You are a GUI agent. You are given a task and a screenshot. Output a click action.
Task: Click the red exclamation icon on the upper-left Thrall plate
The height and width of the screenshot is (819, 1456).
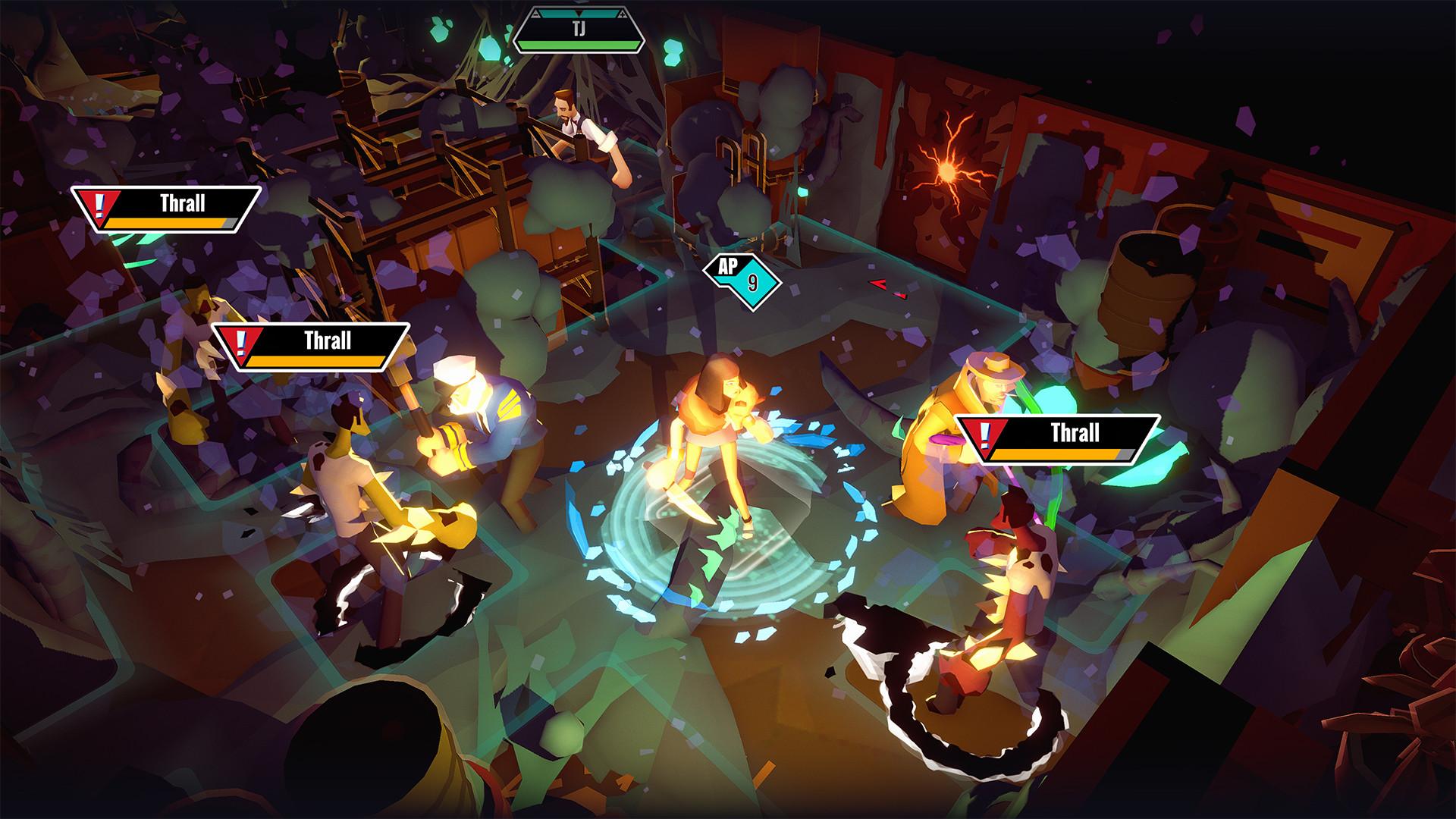click(99, 205)
